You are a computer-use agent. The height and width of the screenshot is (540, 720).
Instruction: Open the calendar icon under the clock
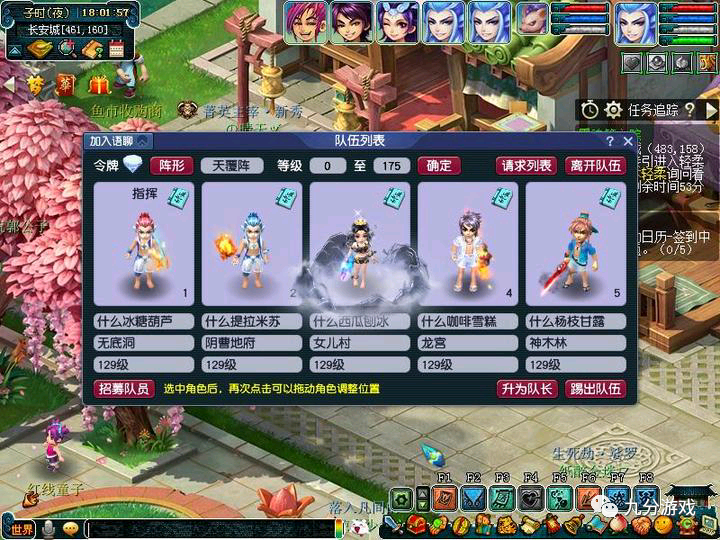(x=116, y=49)
